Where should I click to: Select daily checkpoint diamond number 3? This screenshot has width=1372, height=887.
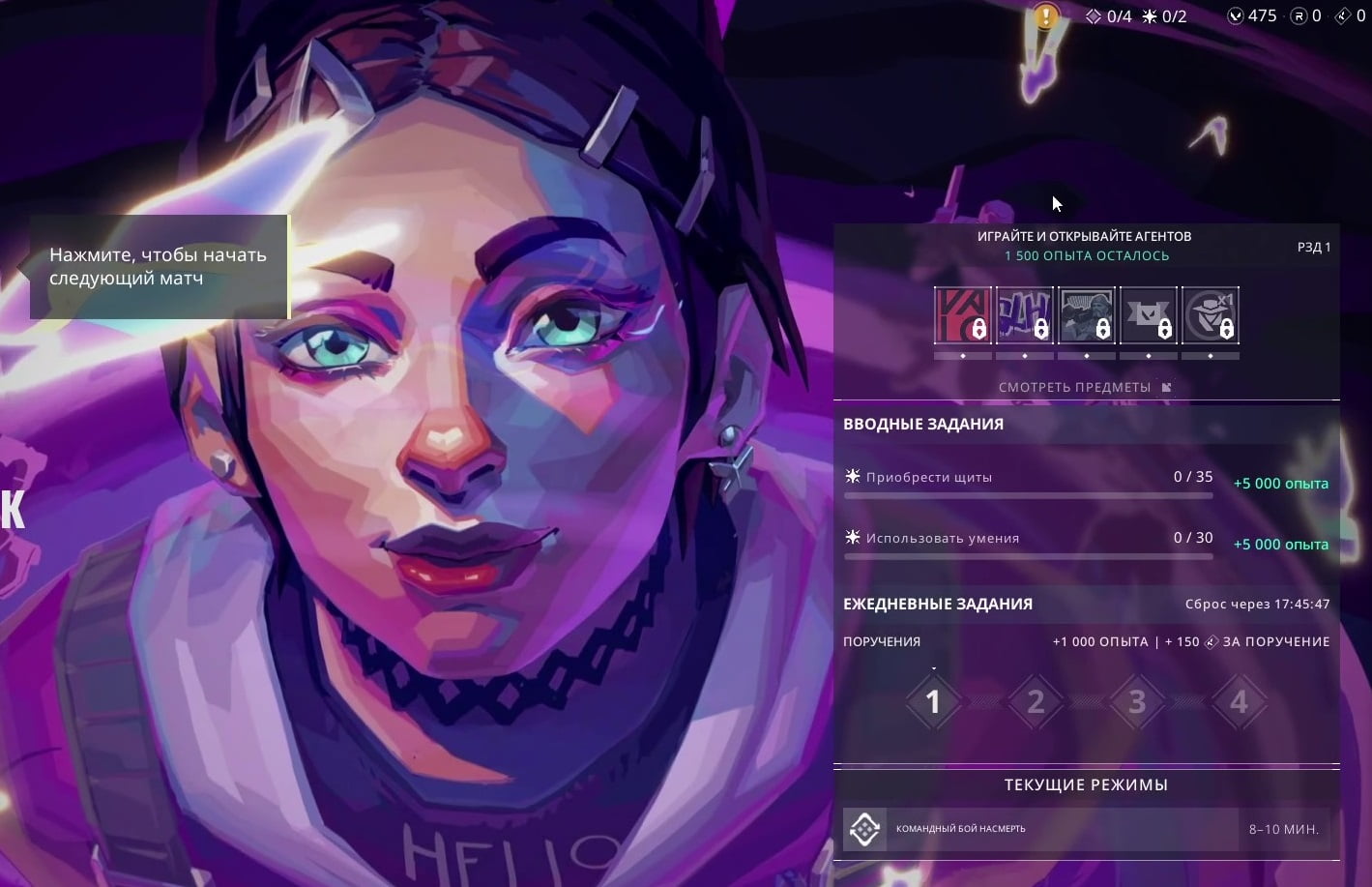click(1137, 701)
